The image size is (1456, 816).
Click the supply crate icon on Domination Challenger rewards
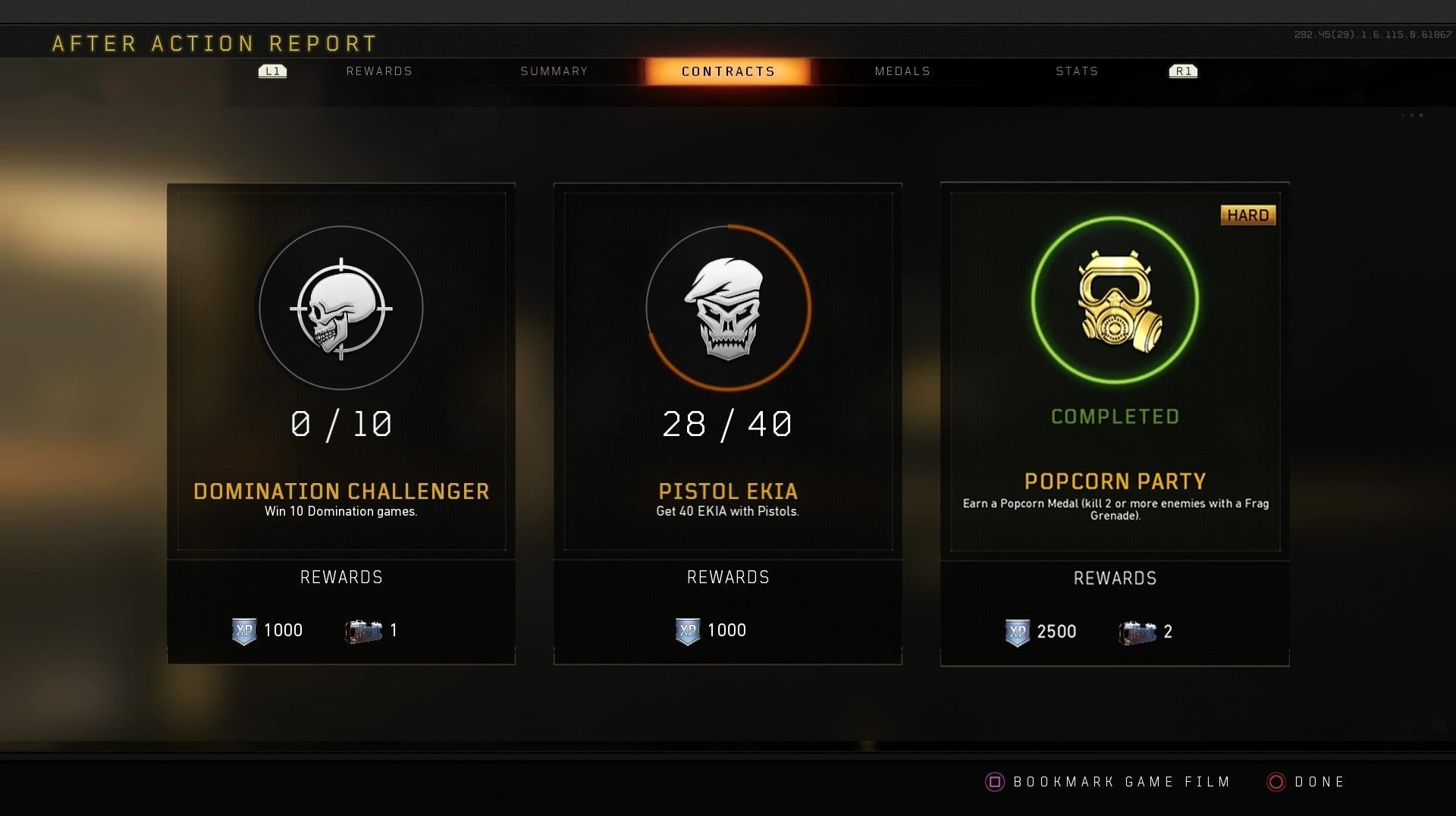point(362,630)
